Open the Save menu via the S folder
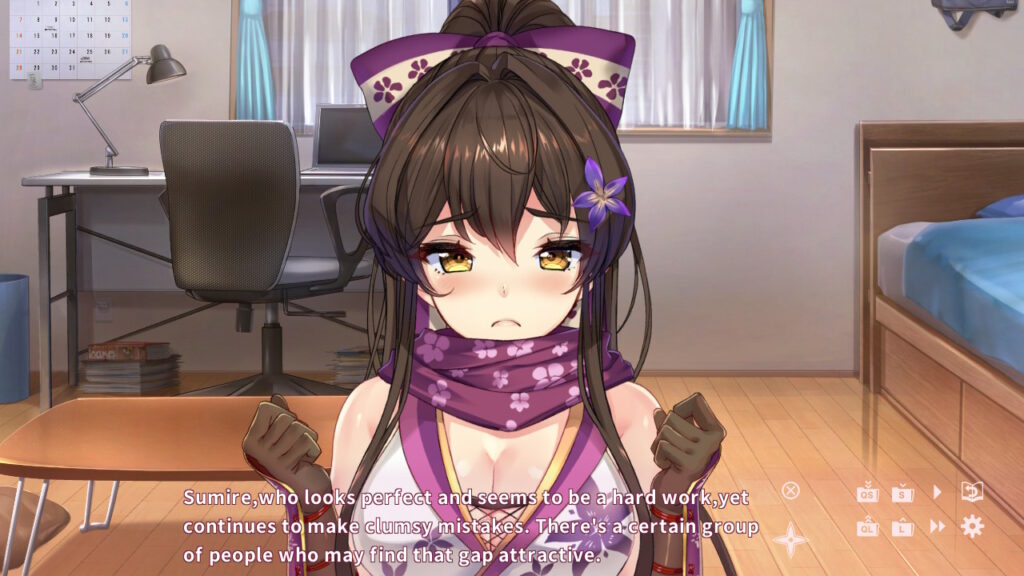This screenshot has height=576, width=1024. click(903, 492)
